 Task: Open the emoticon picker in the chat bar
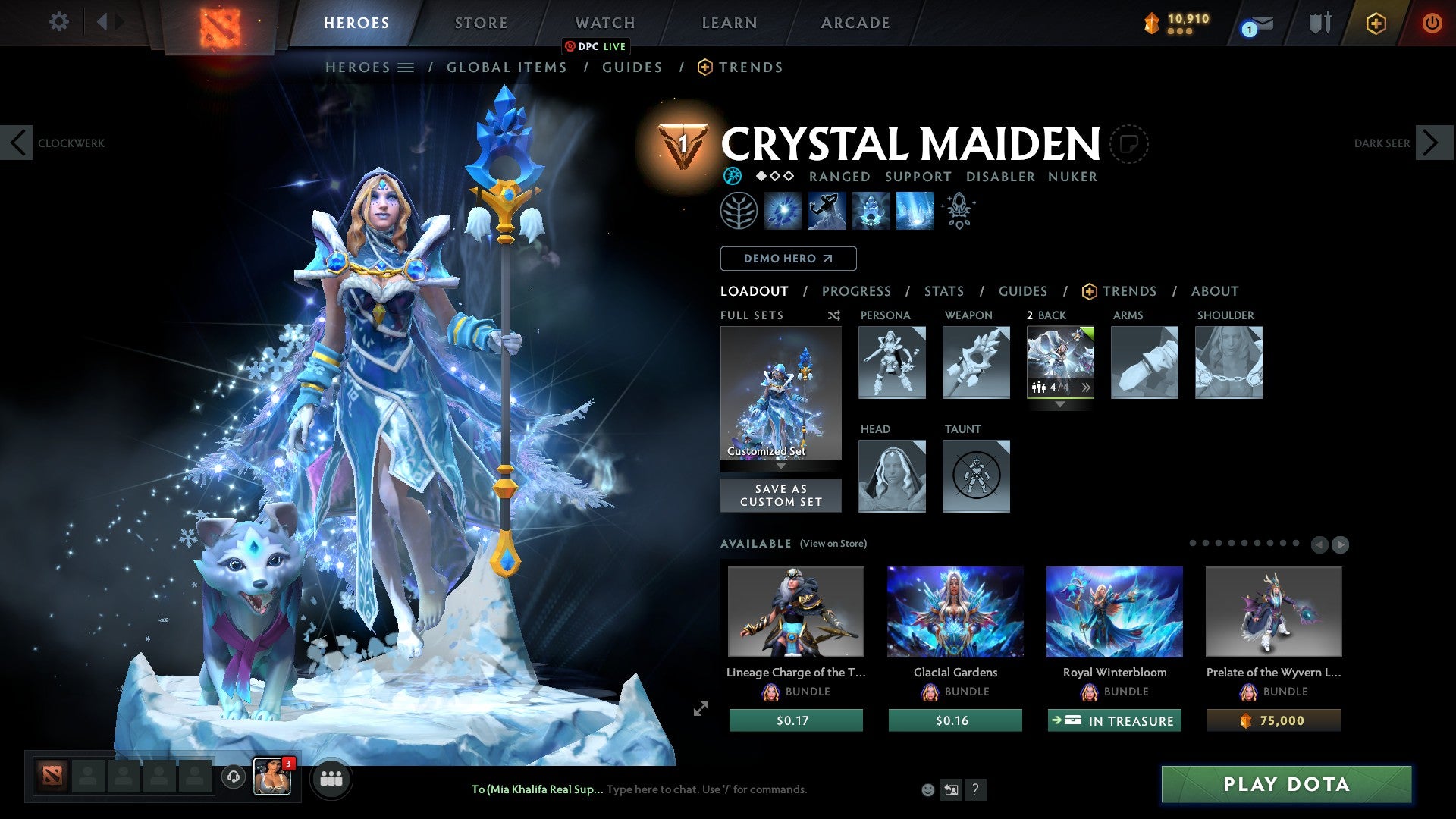click(927, 789)
